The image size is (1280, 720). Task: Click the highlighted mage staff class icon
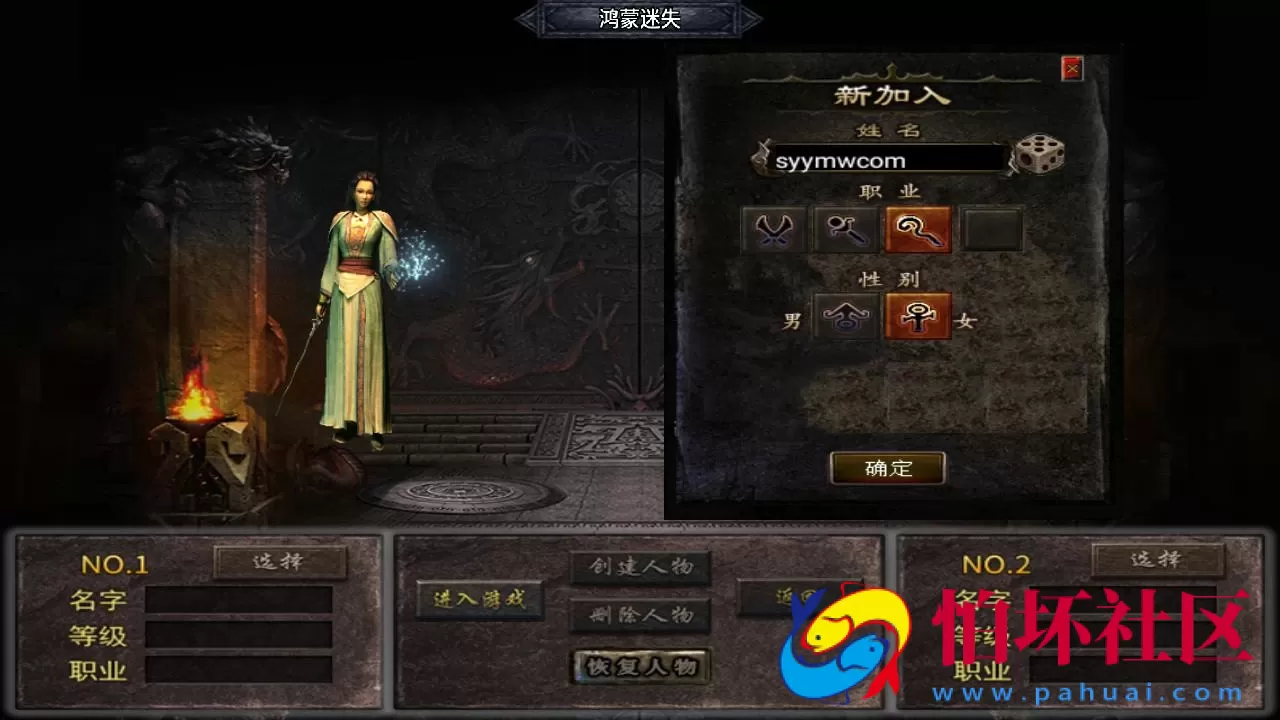click(x=917, y=230)
